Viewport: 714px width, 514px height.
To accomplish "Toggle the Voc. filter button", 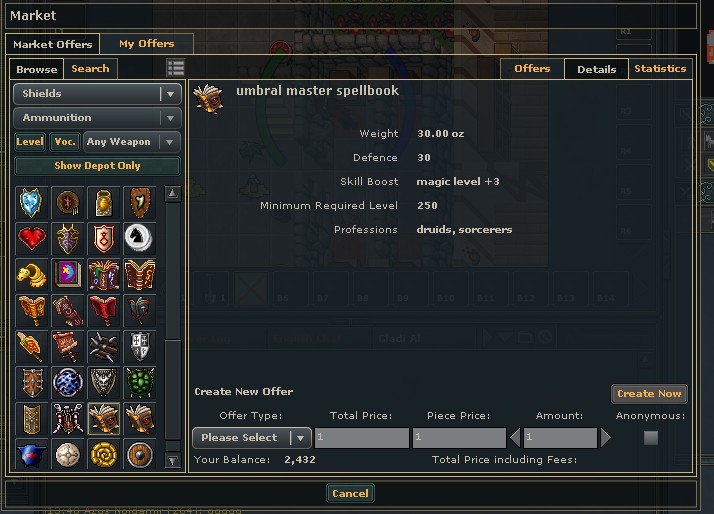I will click(x=64, y=142).
